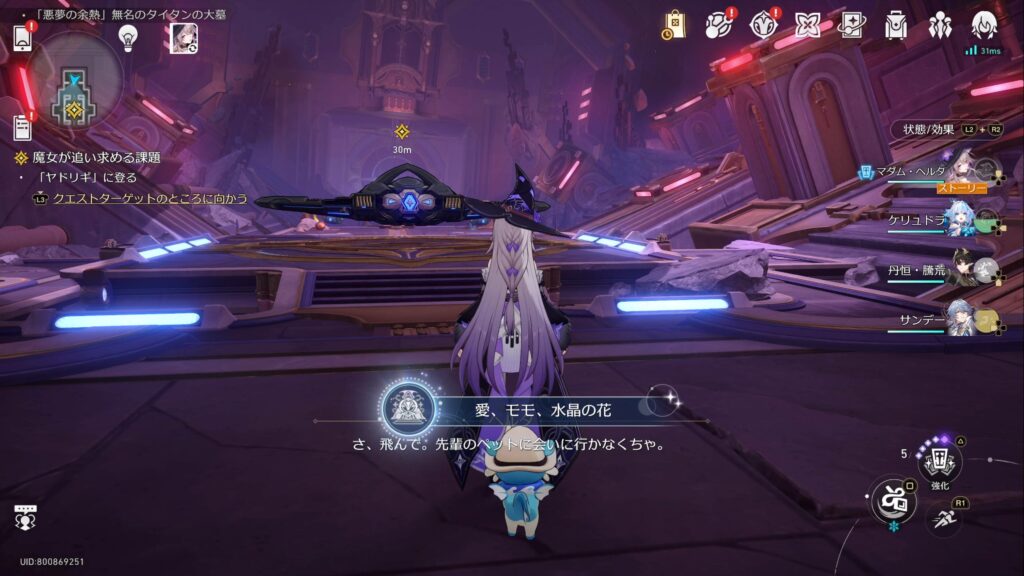Open the four-petal flower icon
The height and width of the screenshot is (576, 1024).
point(808,25)
